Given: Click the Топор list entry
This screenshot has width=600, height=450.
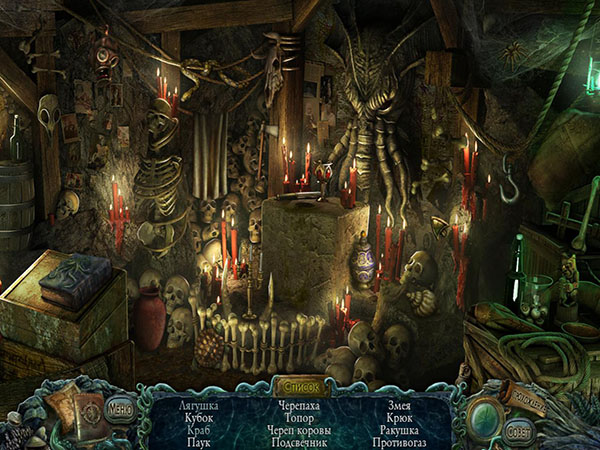Looking at the screenshot, I should (300, 417).
